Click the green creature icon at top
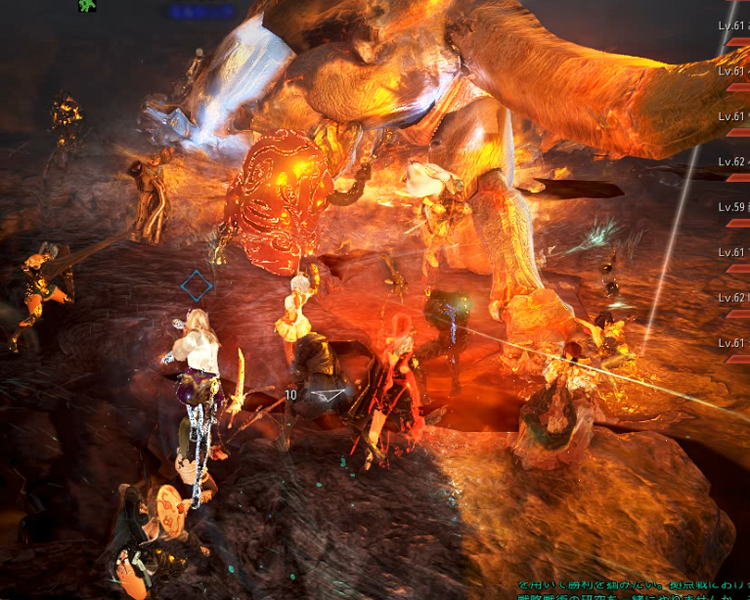The height and width of the screenshot is (600, 750). 87,5
